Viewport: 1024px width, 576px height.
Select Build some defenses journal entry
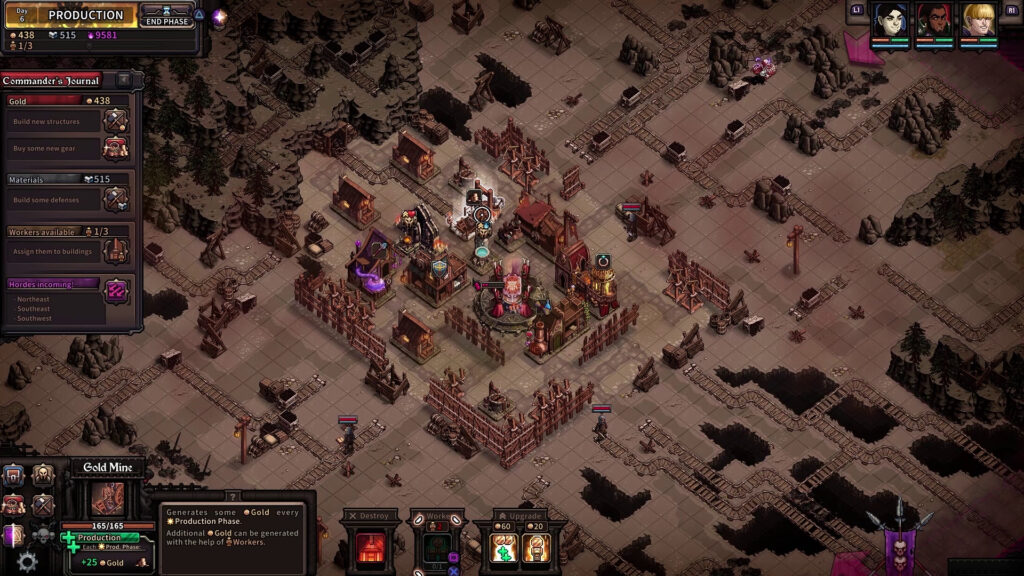[116, 199]
